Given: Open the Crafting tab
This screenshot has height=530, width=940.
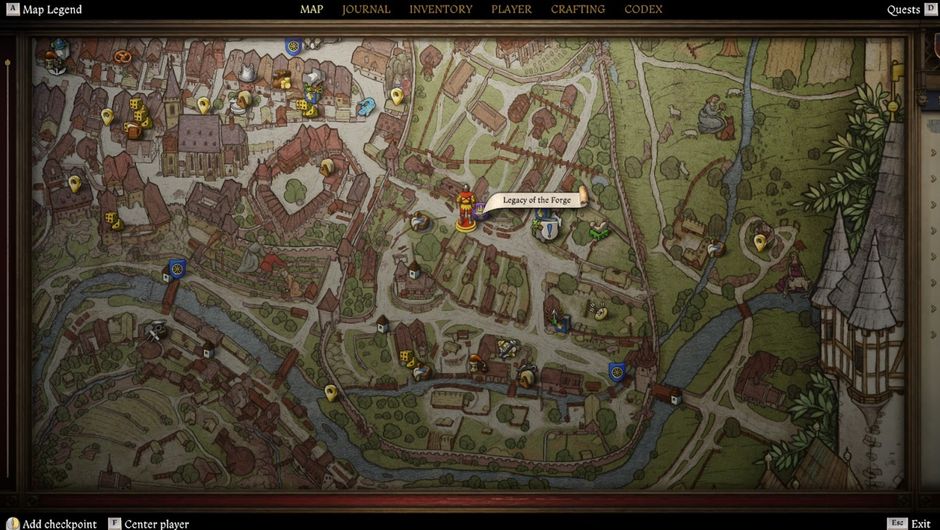Looking at the screenshot, I should pos(577,10).
